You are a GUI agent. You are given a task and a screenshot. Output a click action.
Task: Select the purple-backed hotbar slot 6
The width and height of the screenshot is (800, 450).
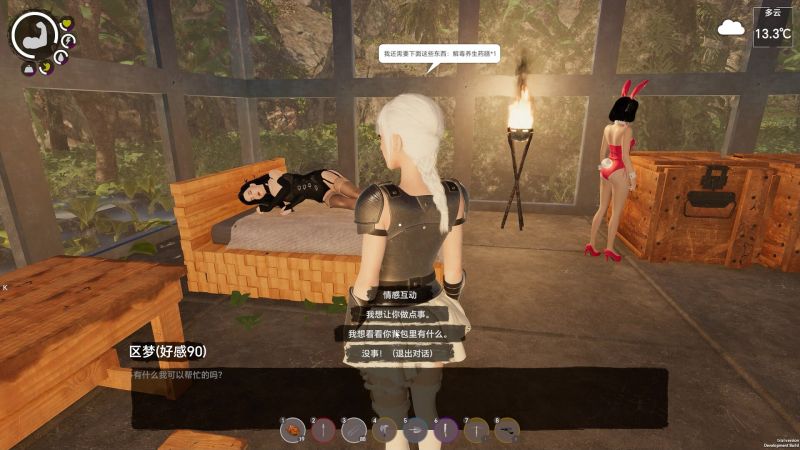446,431
